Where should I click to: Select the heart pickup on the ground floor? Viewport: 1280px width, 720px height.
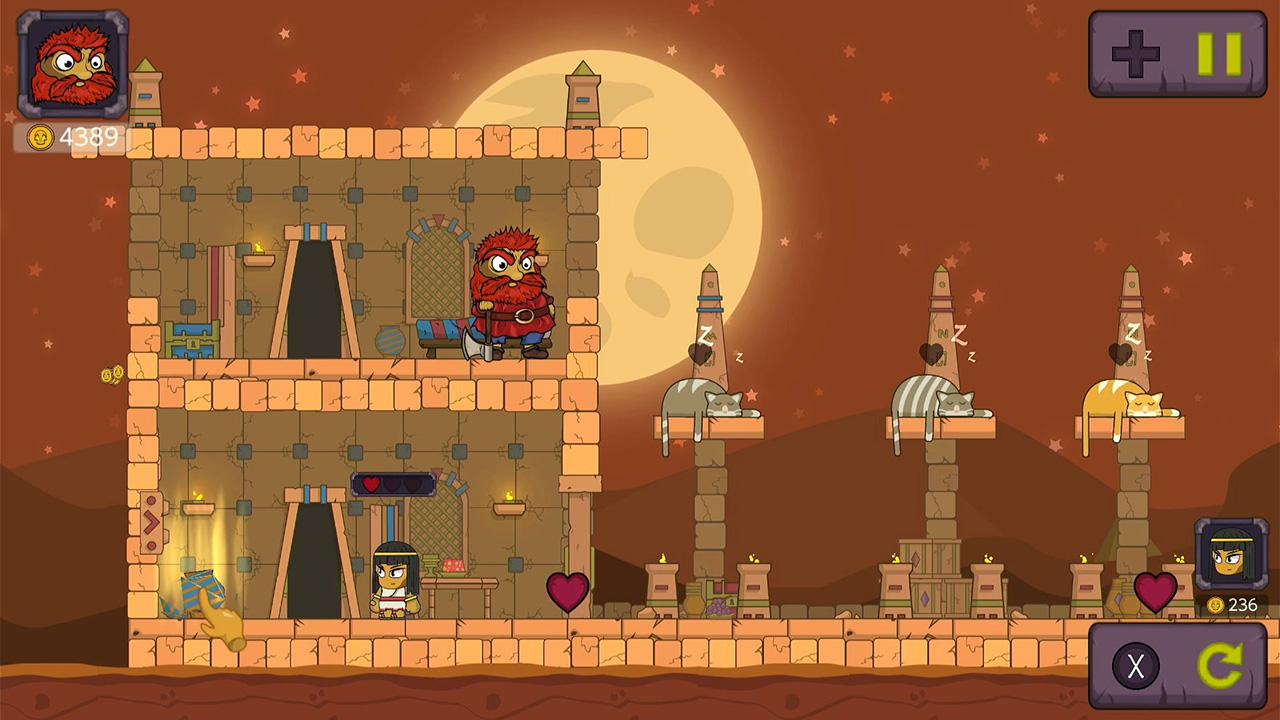566,593
